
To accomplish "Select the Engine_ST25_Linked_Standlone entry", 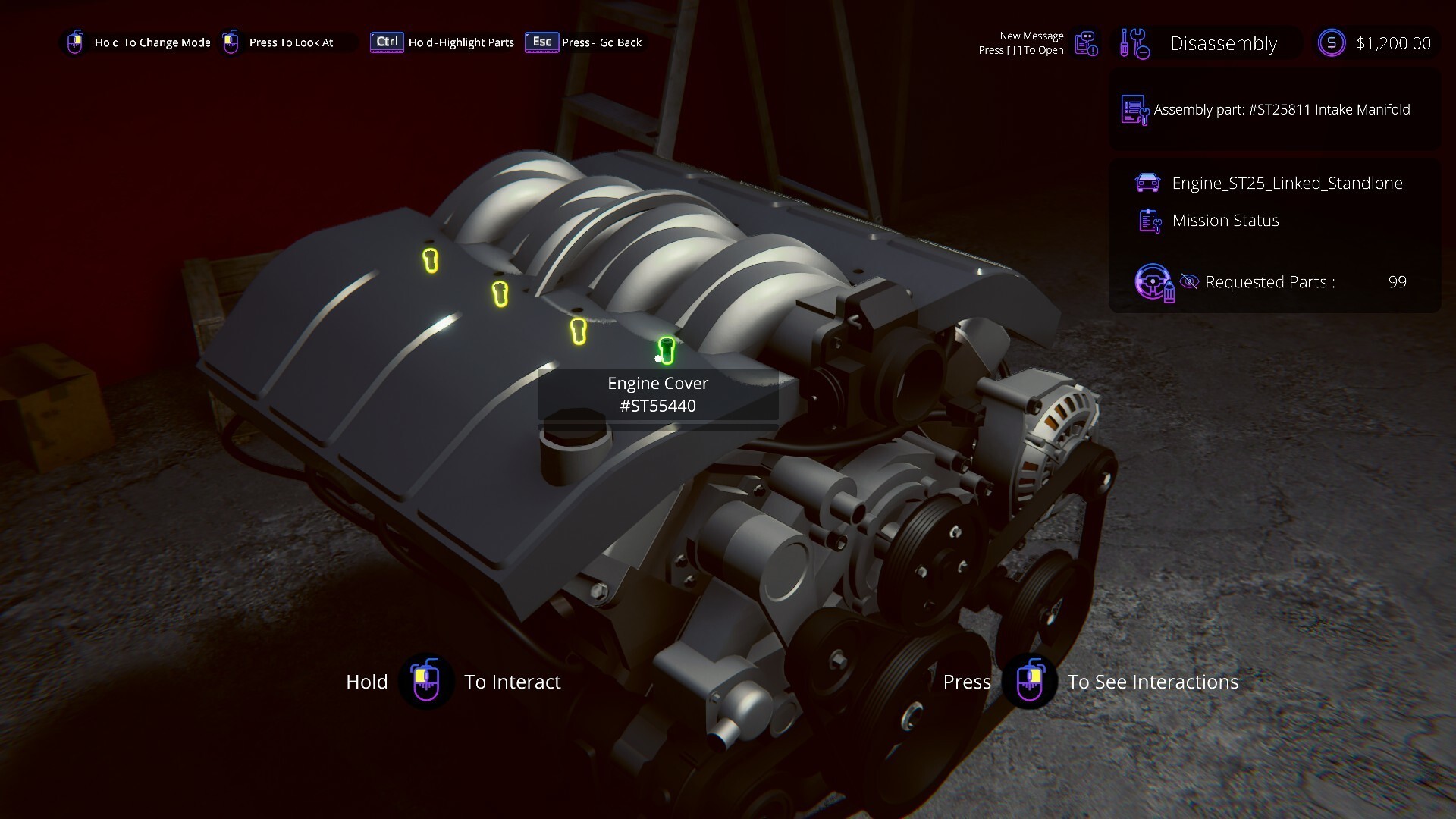I will coord(1286,183).
